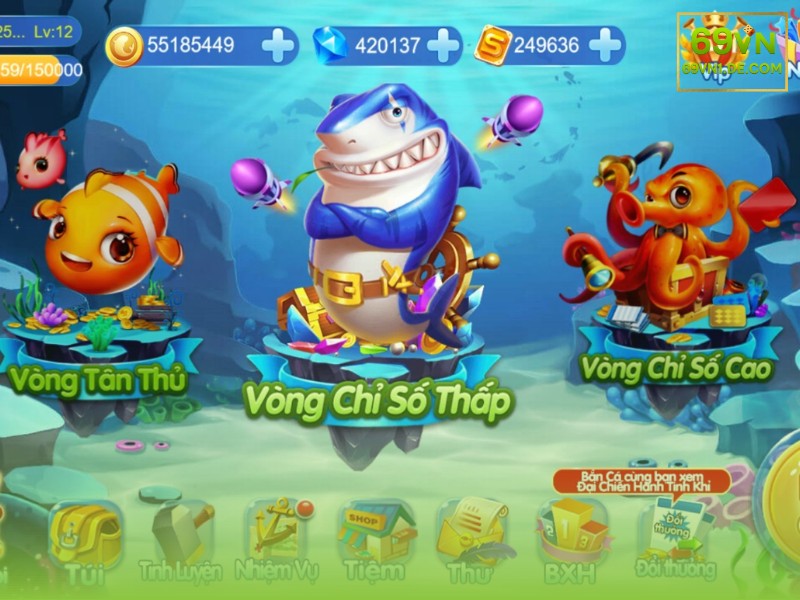Top up the orange S currency with plus
This screenshot has width=800, height=600.
coord(605,44)
